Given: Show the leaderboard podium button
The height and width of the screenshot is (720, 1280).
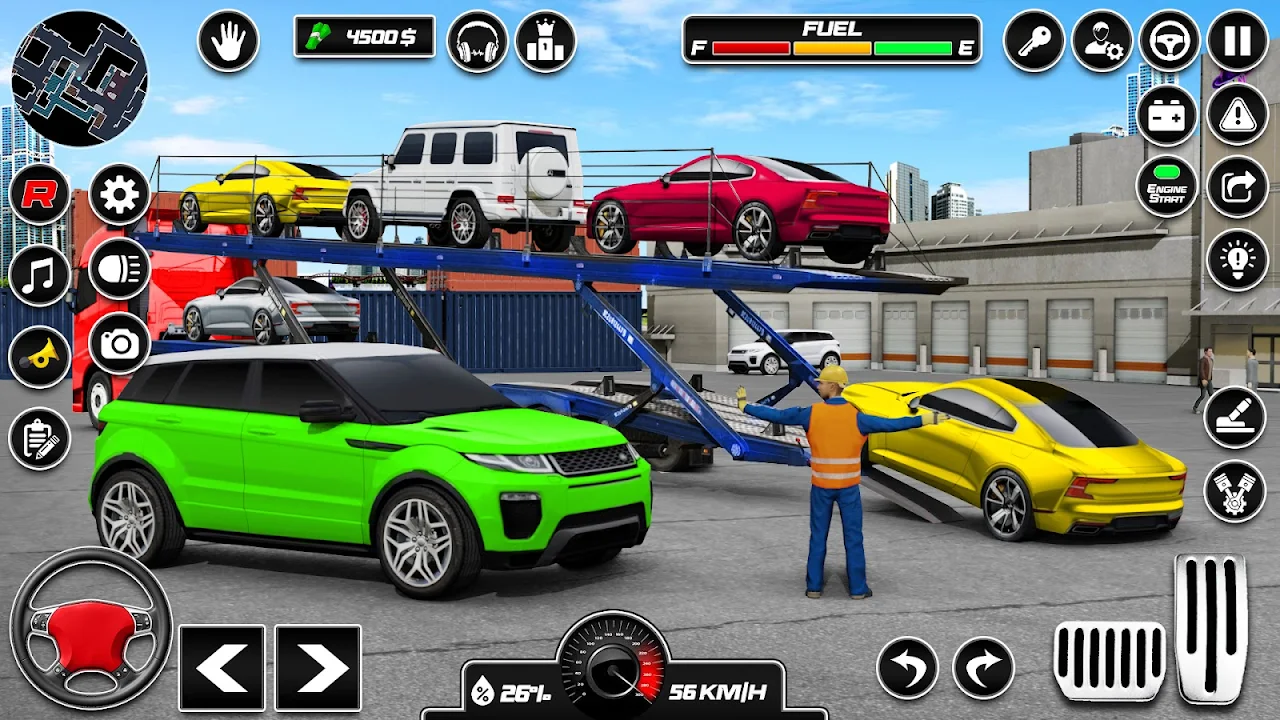Looking at the screenshot, I should tap(545, 41).
